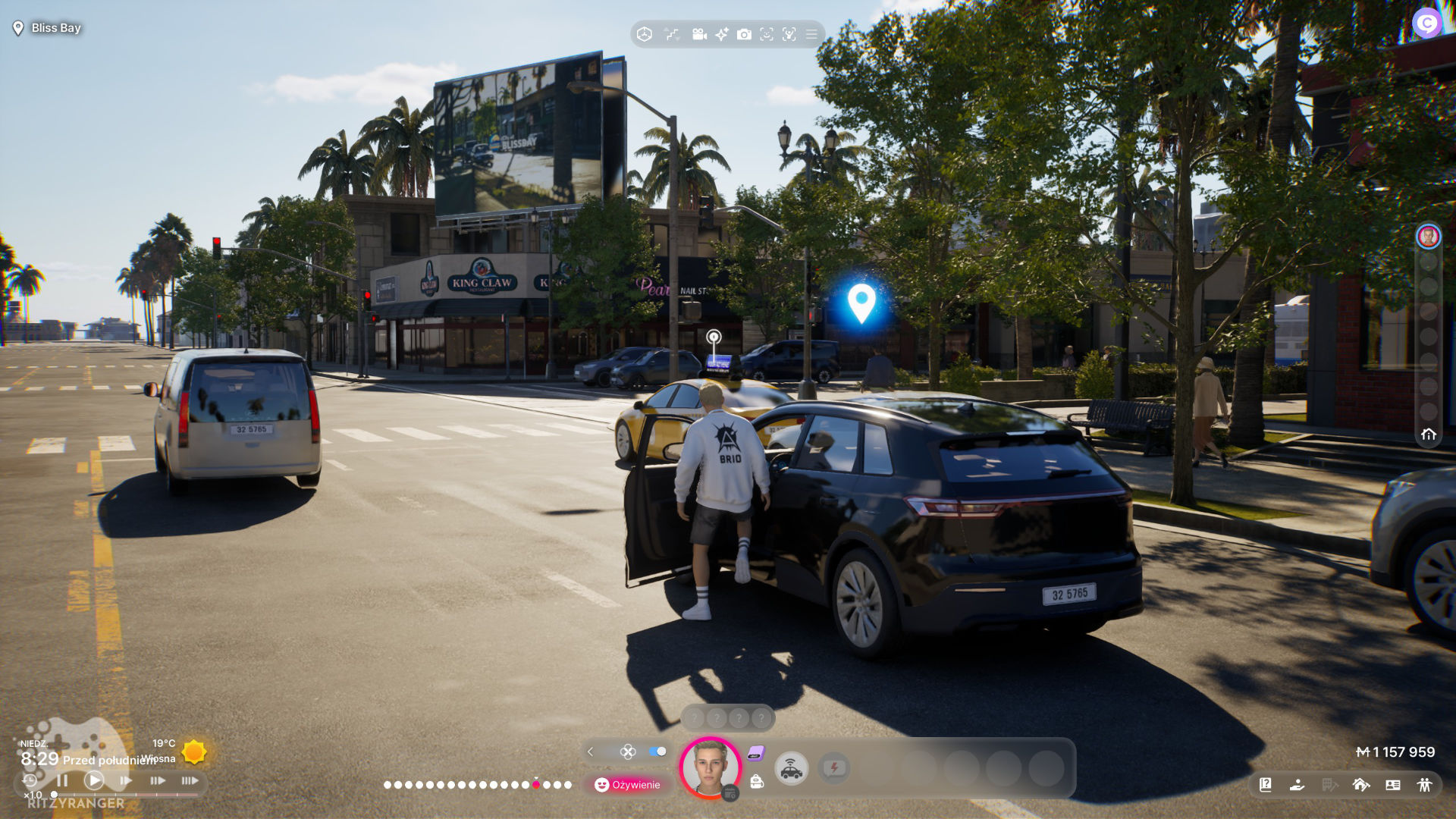Image resolution: width=1456 pixels, height=819 pixels.
Task: Open the camera screenshot tool
Action: tap(744, 35)
